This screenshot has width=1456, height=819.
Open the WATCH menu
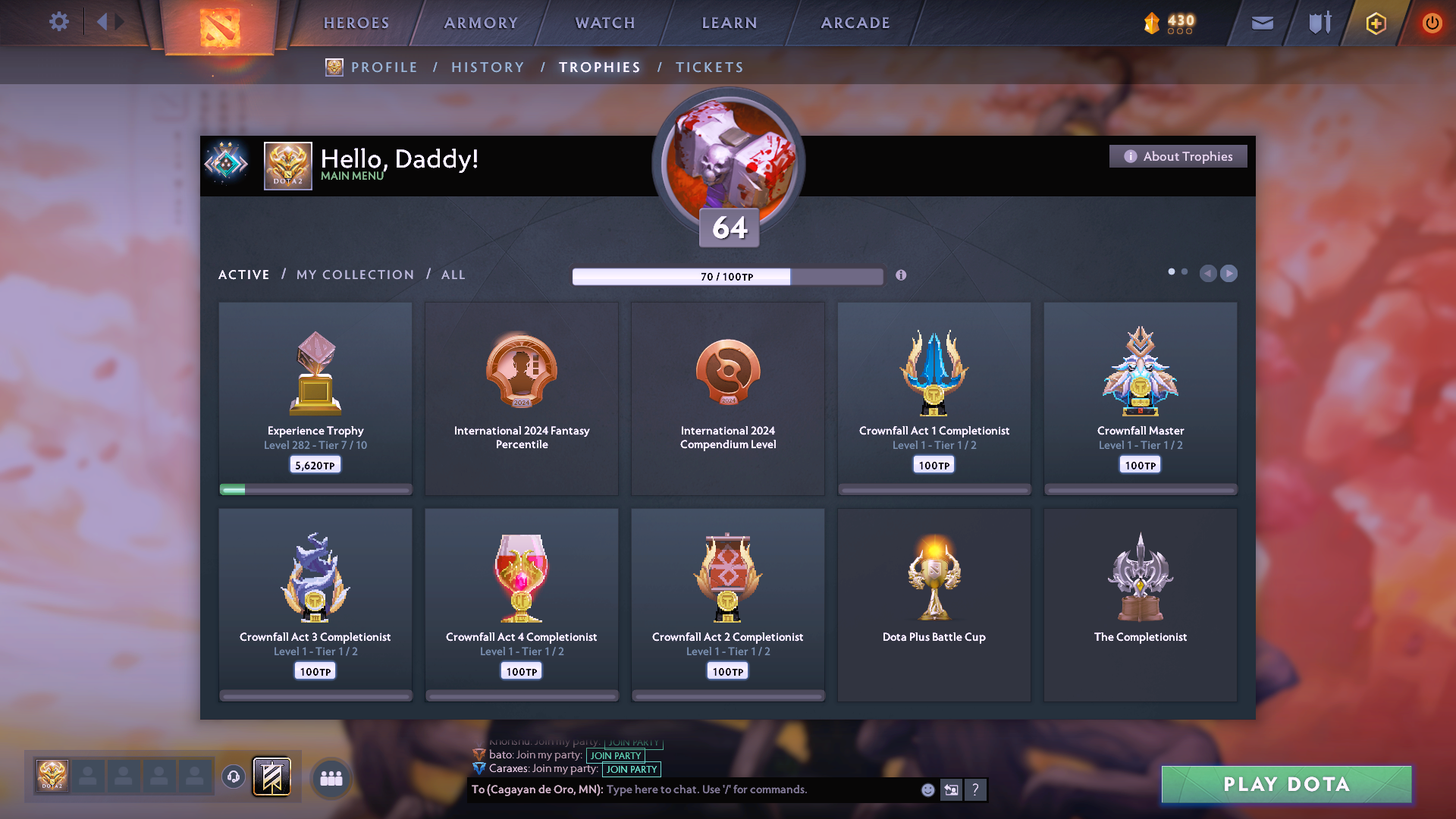(x=604, y=23)
